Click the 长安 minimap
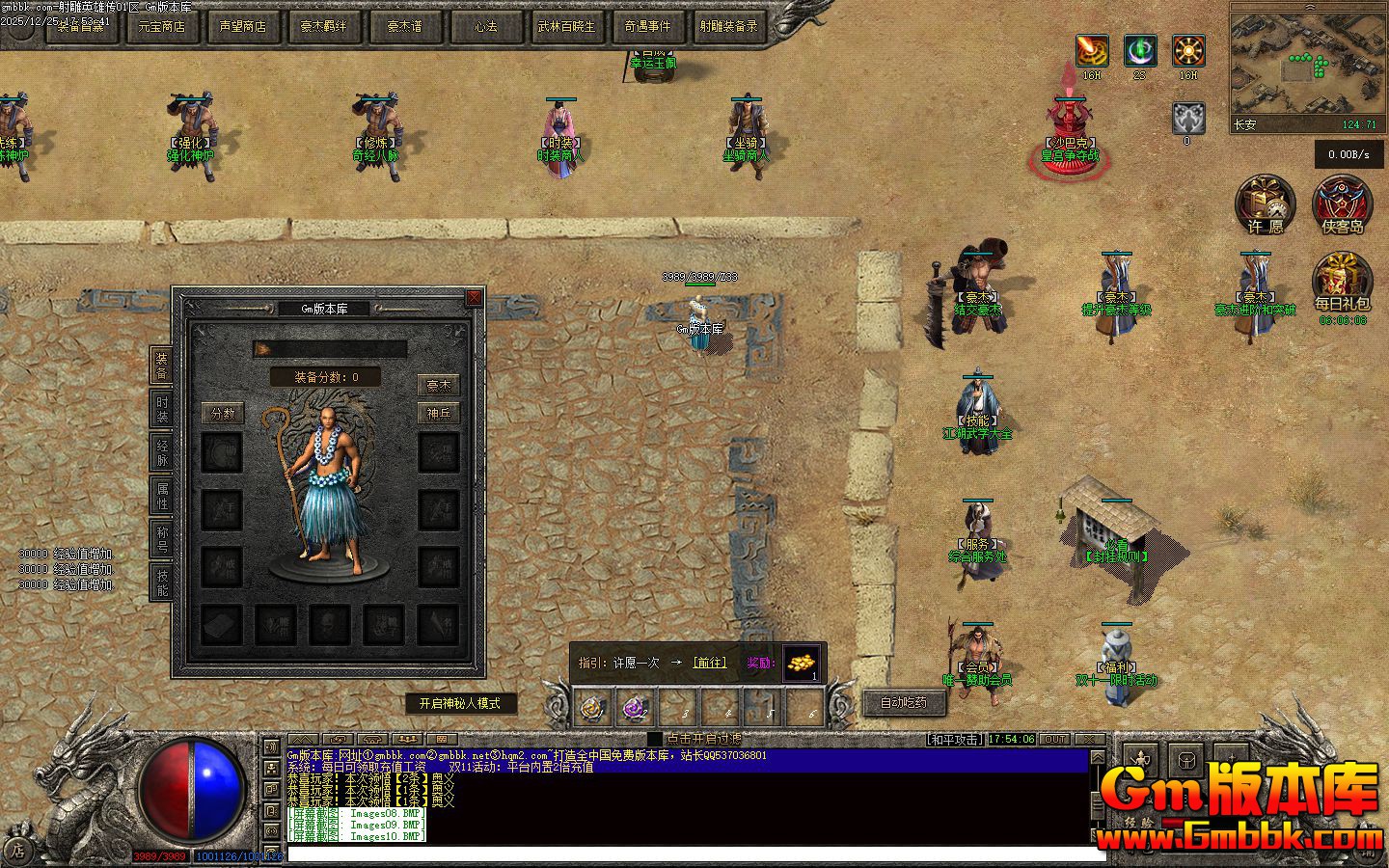This screenshot has width=1389, height=868. pos(1305,66)
